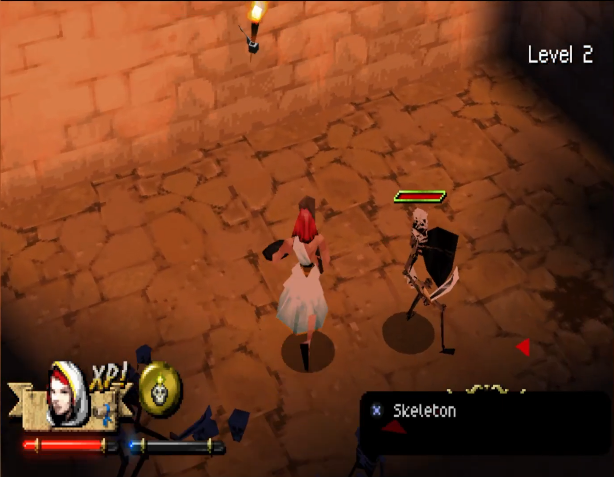Click the red-haired heroine portrait
This screenshot has height=477, width=614.
pyautogui.click(x=67, y=391)
